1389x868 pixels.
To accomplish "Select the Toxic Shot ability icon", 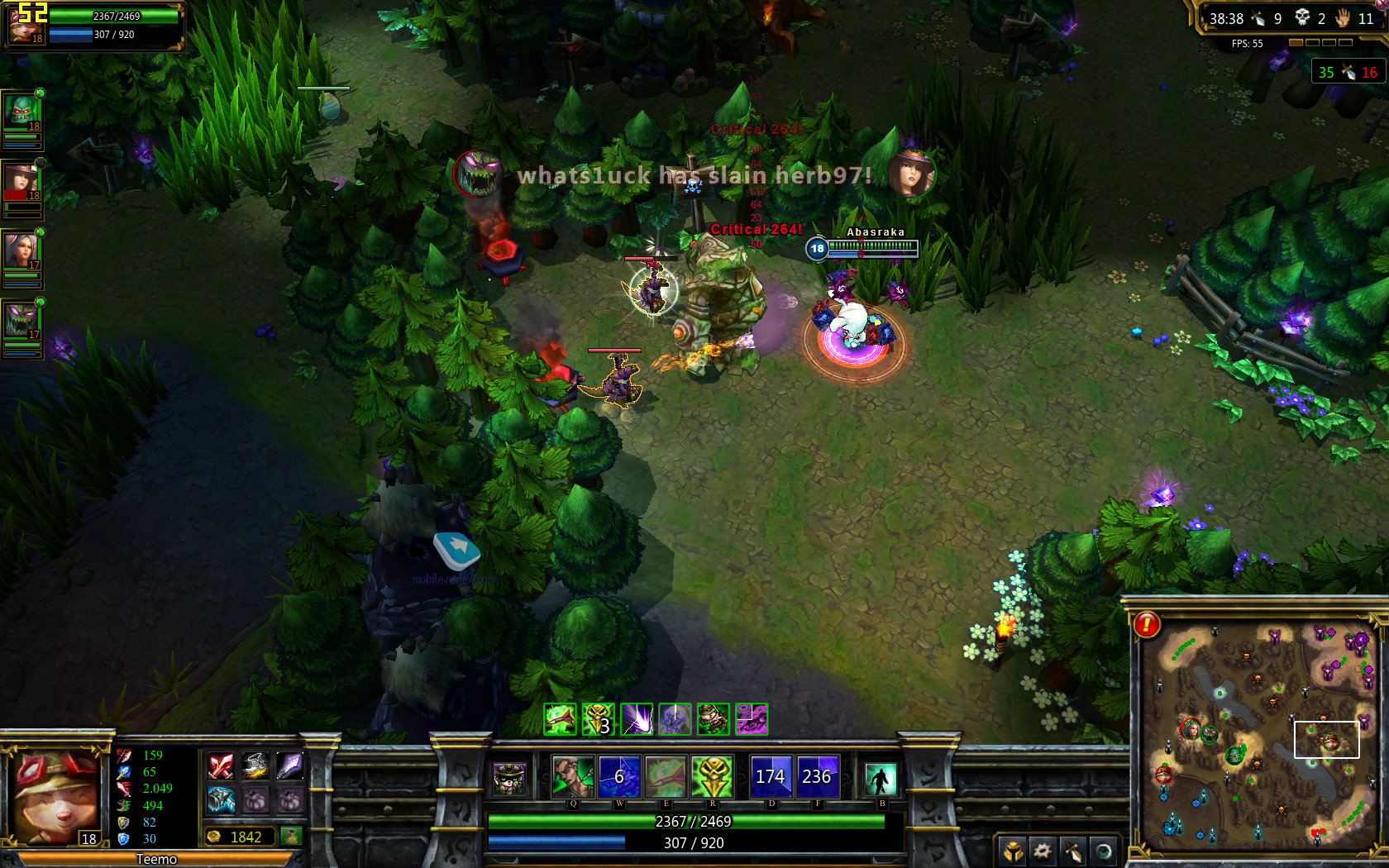I will pyautogui.click(x=666, y=777).
